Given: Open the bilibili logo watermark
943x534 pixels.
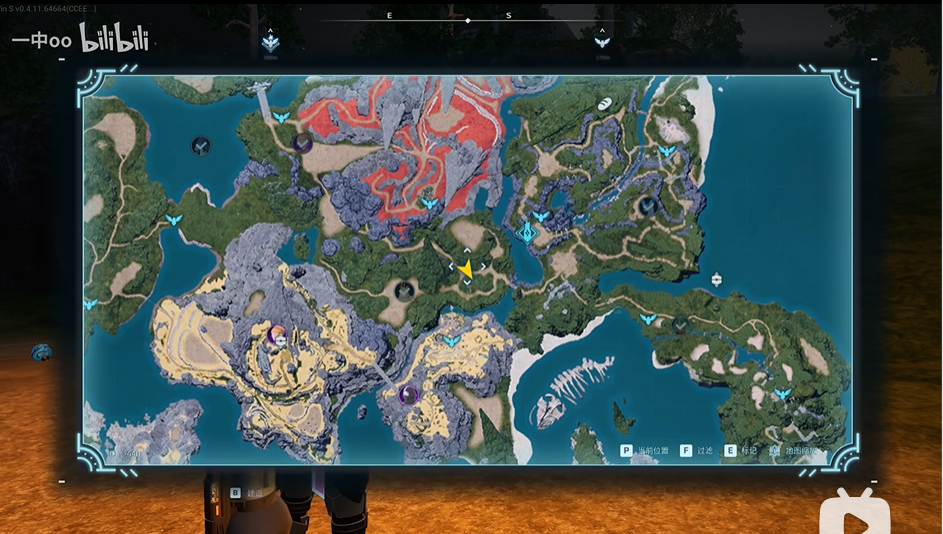Looking at the screenshot, I should (114, 42).
